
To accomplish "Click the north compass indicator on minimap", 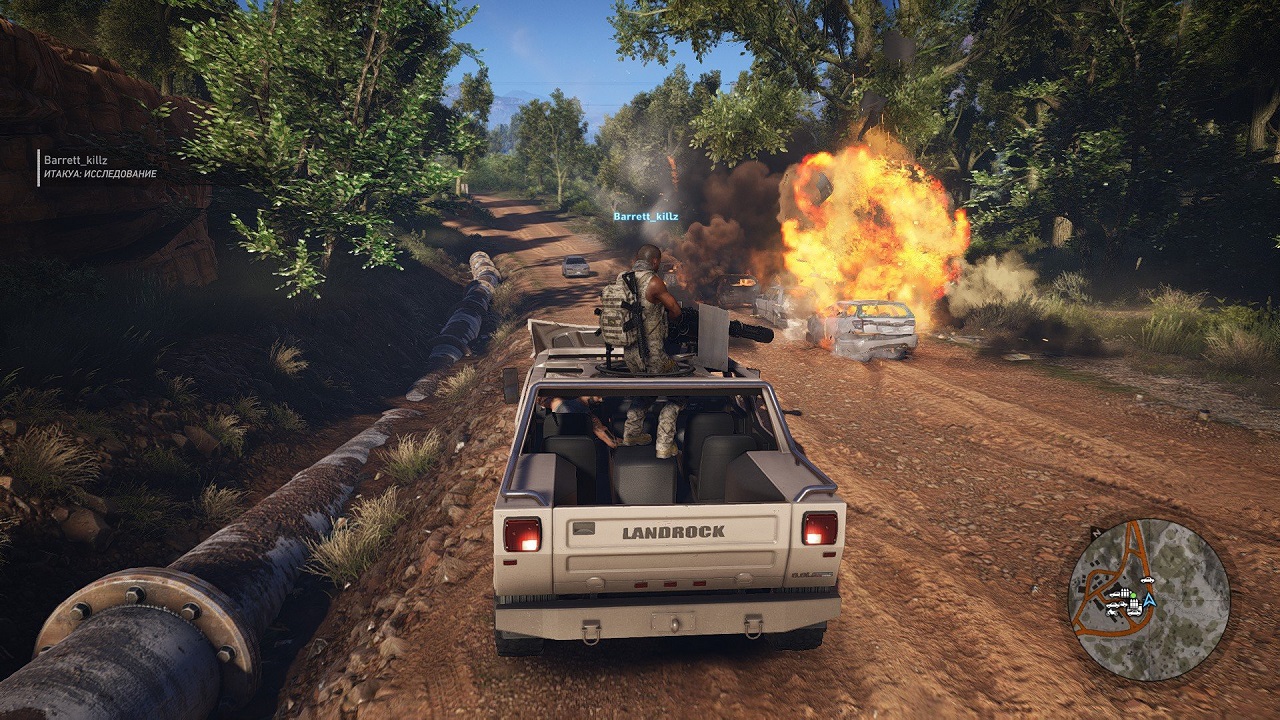I will [x=1097, y=533].
